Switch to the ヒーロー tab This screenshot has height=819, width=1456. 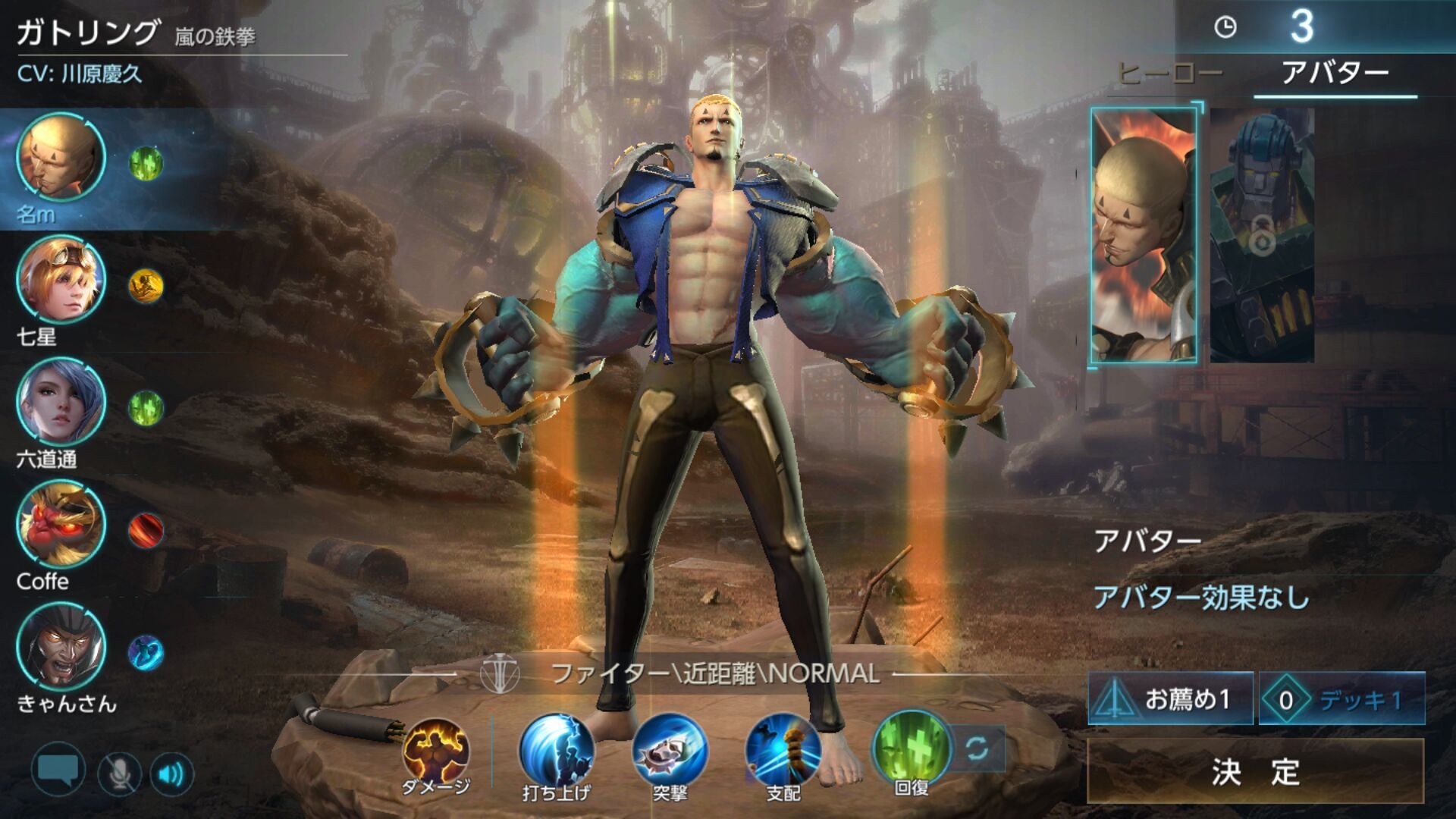[x=1170, y=74]
